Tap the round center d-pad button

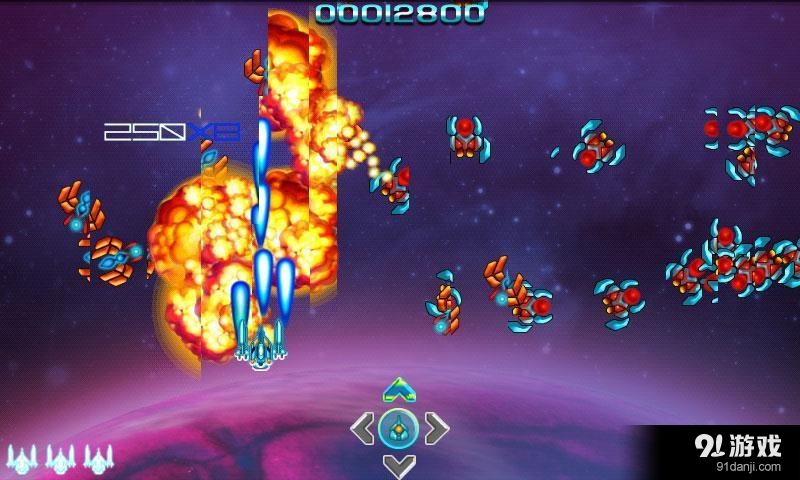(x=399, y=428)
